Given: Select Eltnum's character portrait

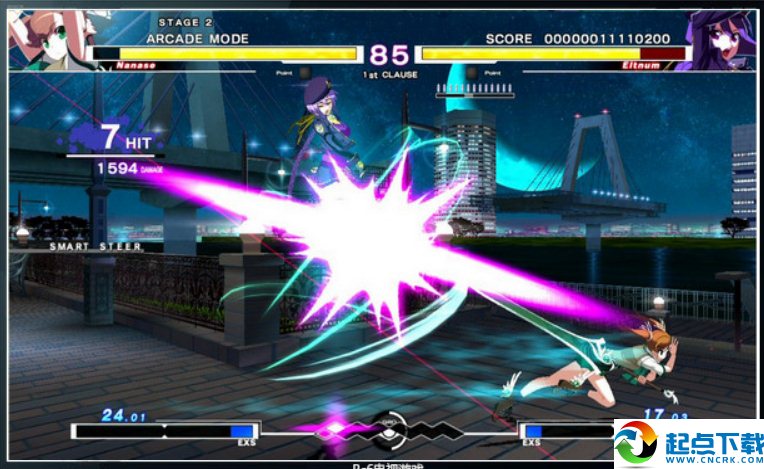Looking at the screenshot, I should (721, 40).
